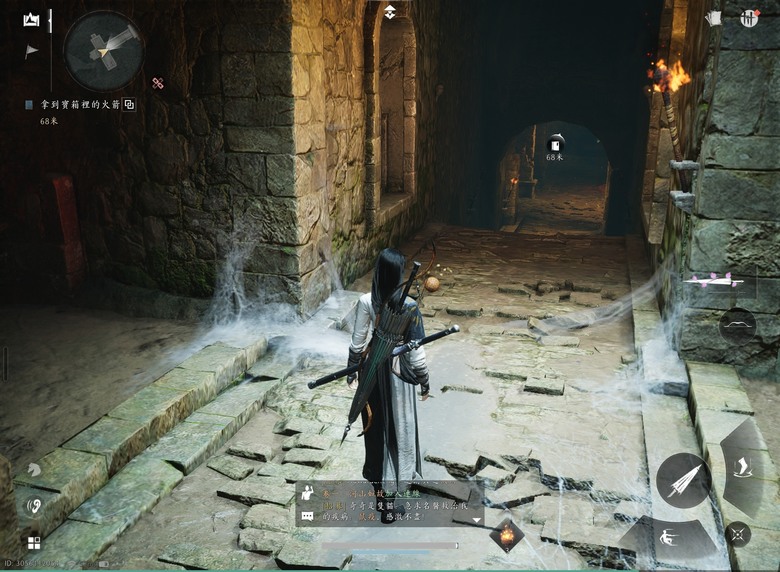Trigger the jump boot skill button

(x=741, y=466)
